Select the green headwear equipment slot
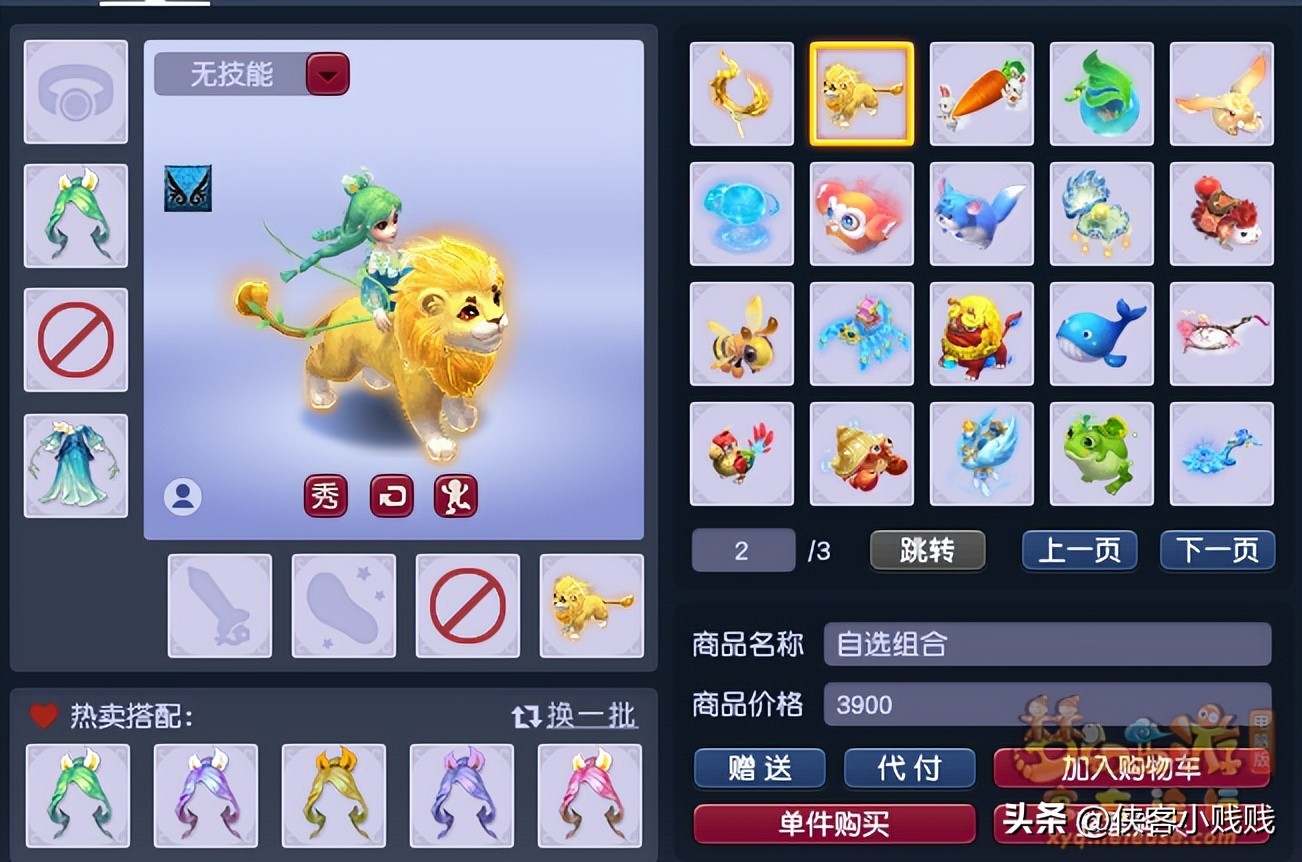 [76, 216]
